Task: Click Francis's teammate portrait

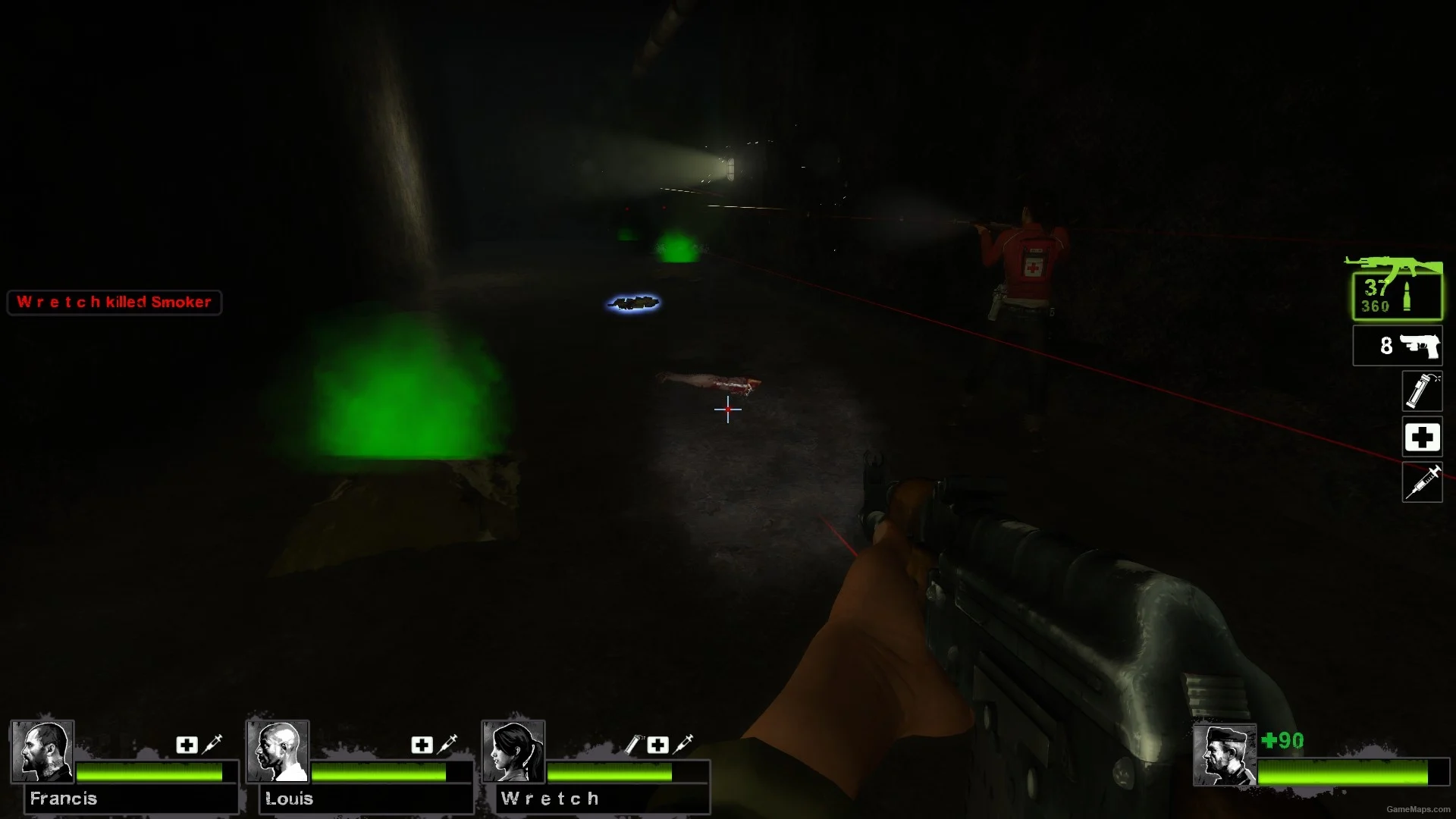Action: click(42, 751)
